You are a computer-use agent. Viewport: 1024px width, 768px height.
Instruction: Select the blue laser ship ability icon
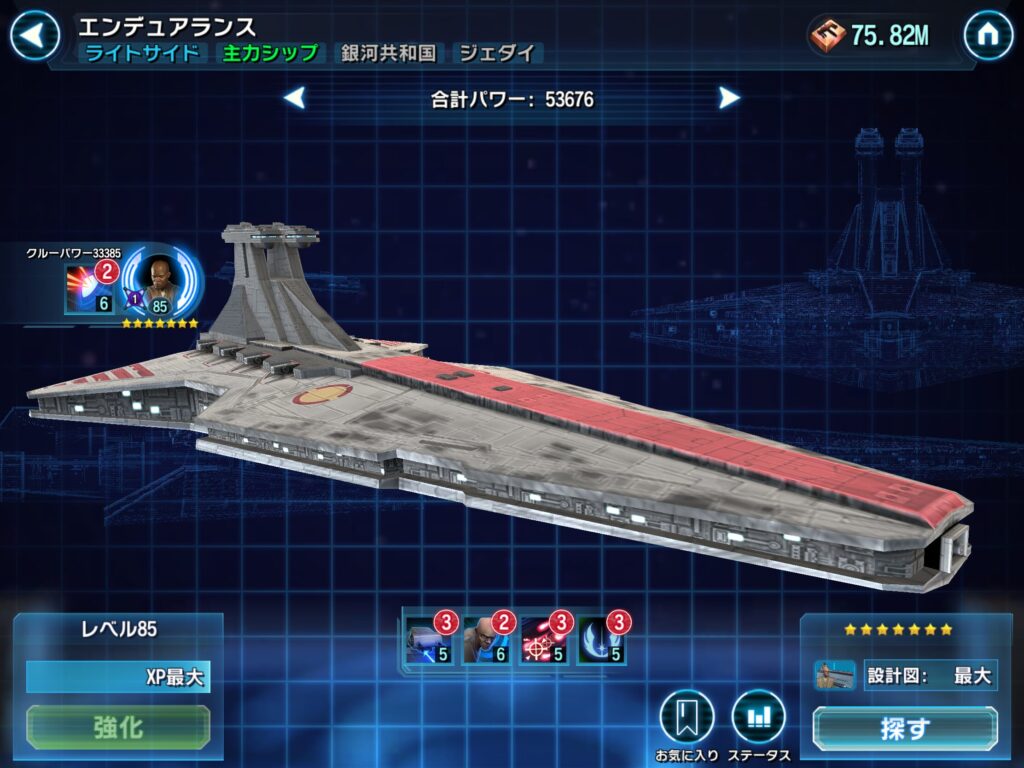(427, 642)
